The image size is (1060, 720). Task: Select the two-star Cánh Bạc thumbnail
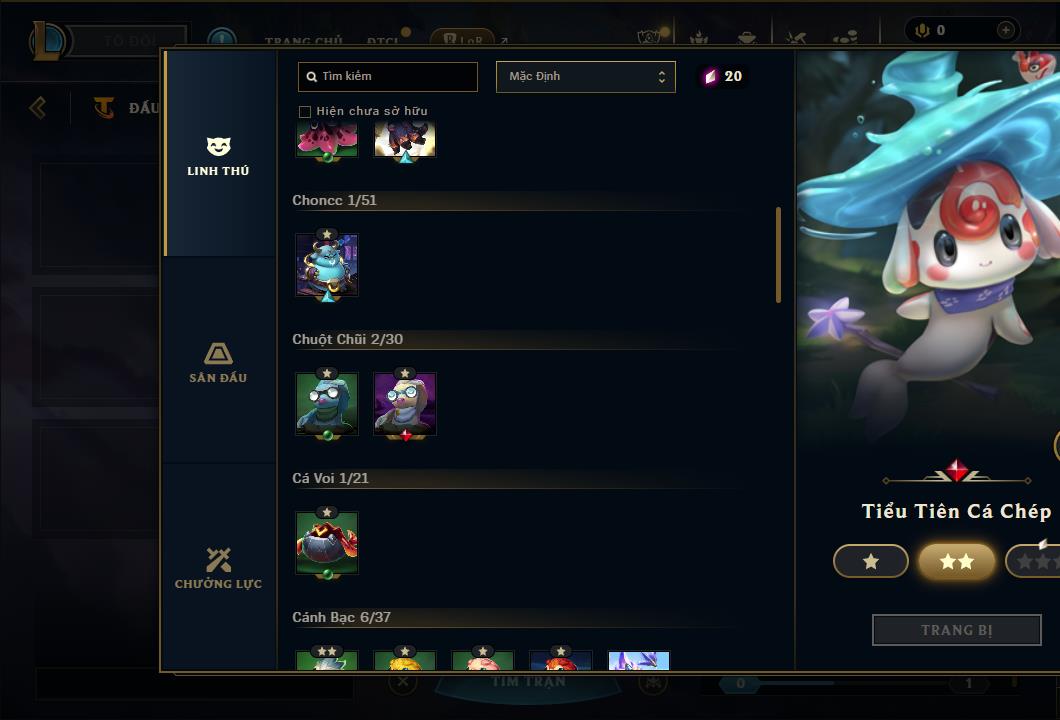pyautogui.click(x=327, y=662)
